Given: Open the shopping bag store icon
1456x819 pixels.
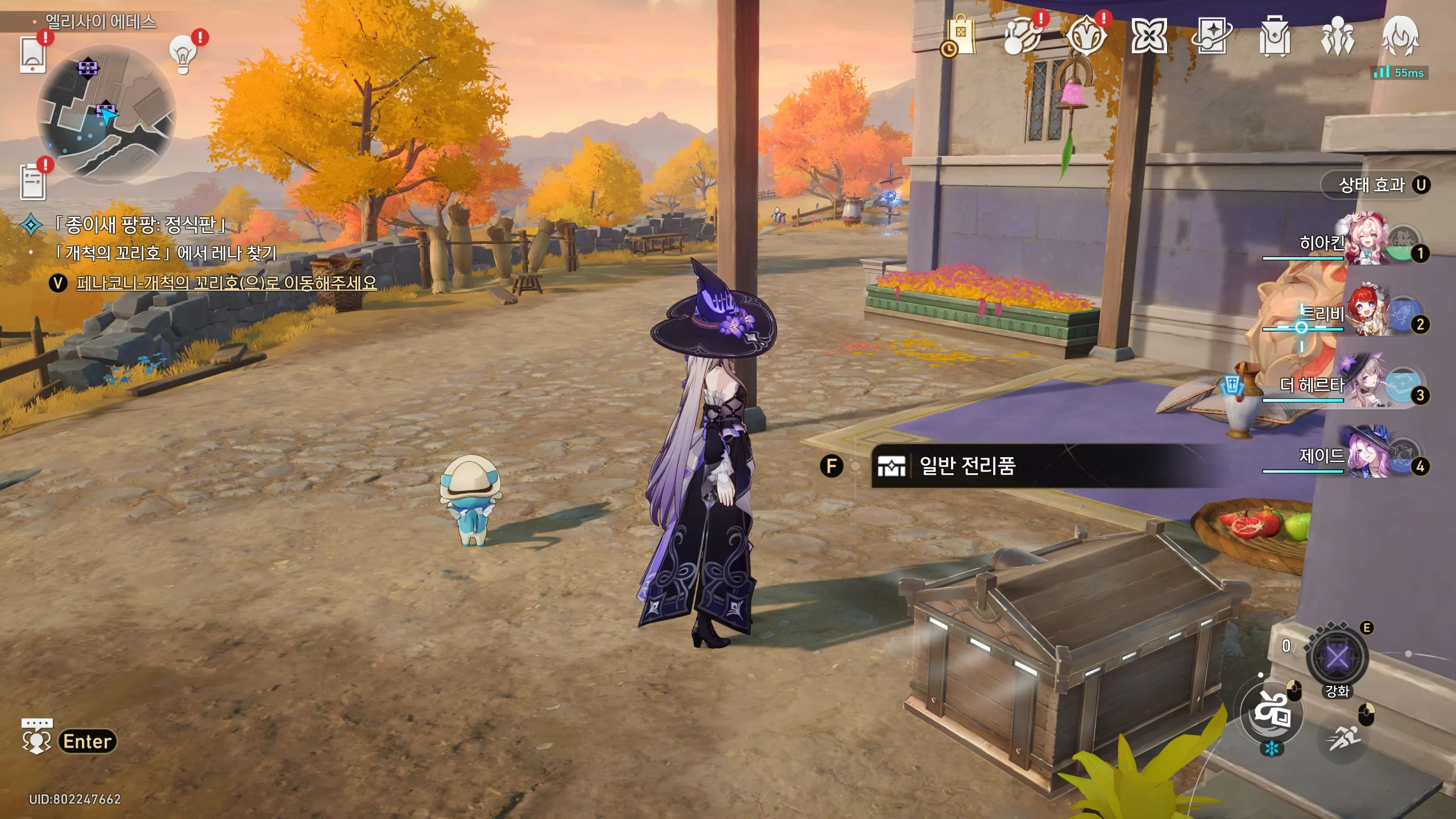Looking at the screenshot, I should (x=961, y=36).
